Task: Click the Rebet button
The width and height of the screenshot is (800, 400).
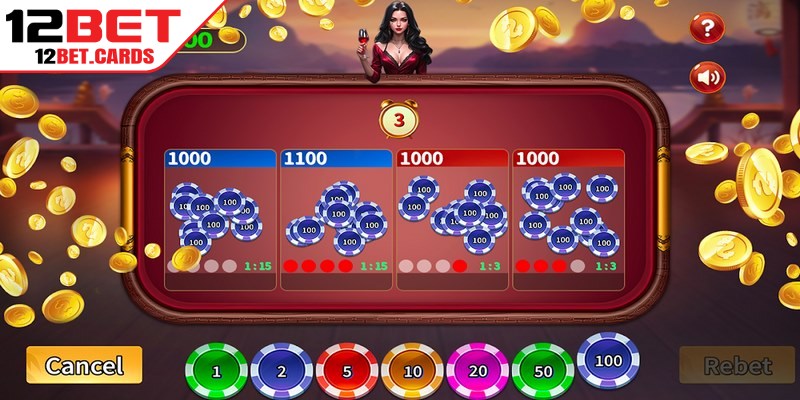Action: (x=737, y=366)
